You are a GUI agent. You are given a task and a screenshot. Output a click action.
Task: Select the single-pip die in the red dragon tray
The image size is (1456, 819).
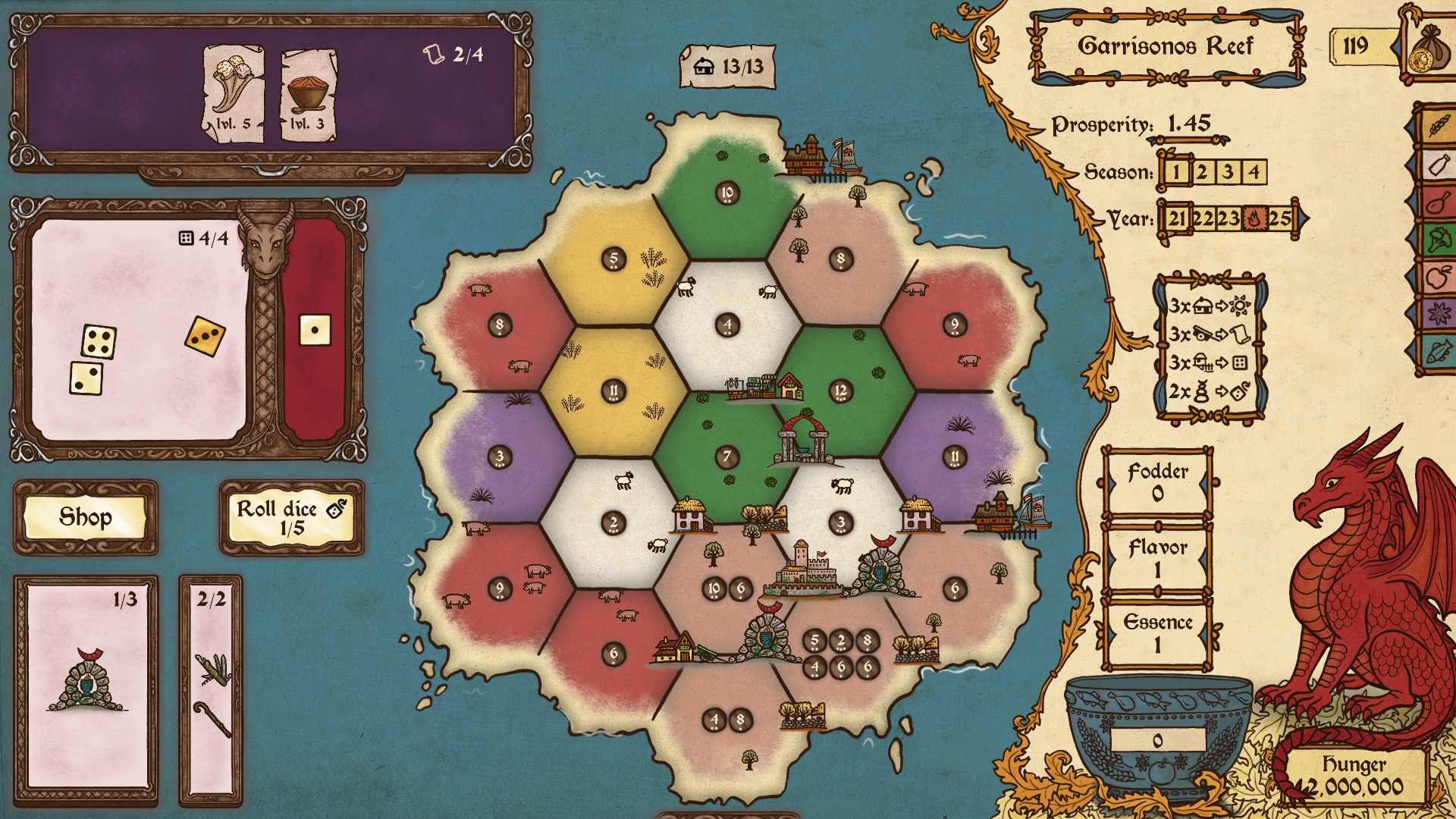click(315, 330)
